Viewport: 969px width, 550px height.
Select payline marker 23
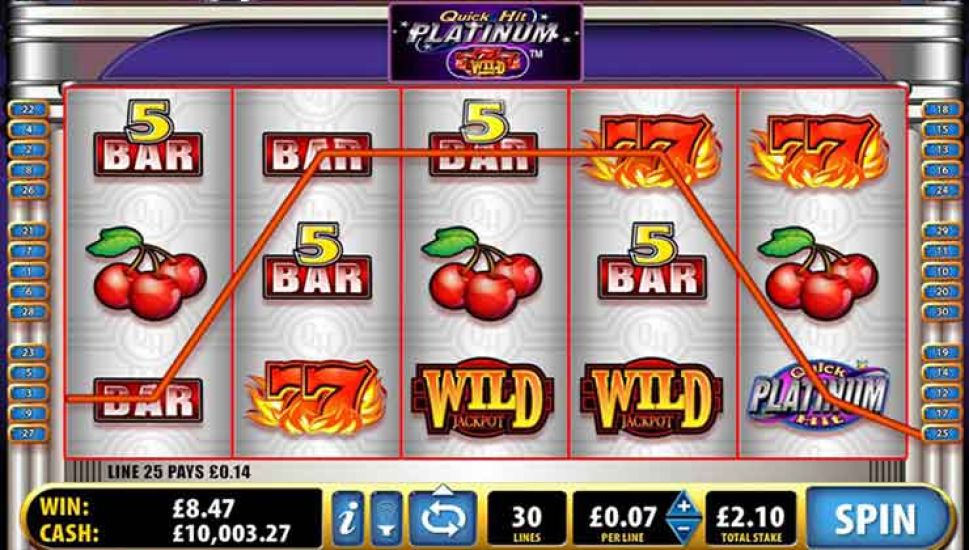(x=27, y=352)
